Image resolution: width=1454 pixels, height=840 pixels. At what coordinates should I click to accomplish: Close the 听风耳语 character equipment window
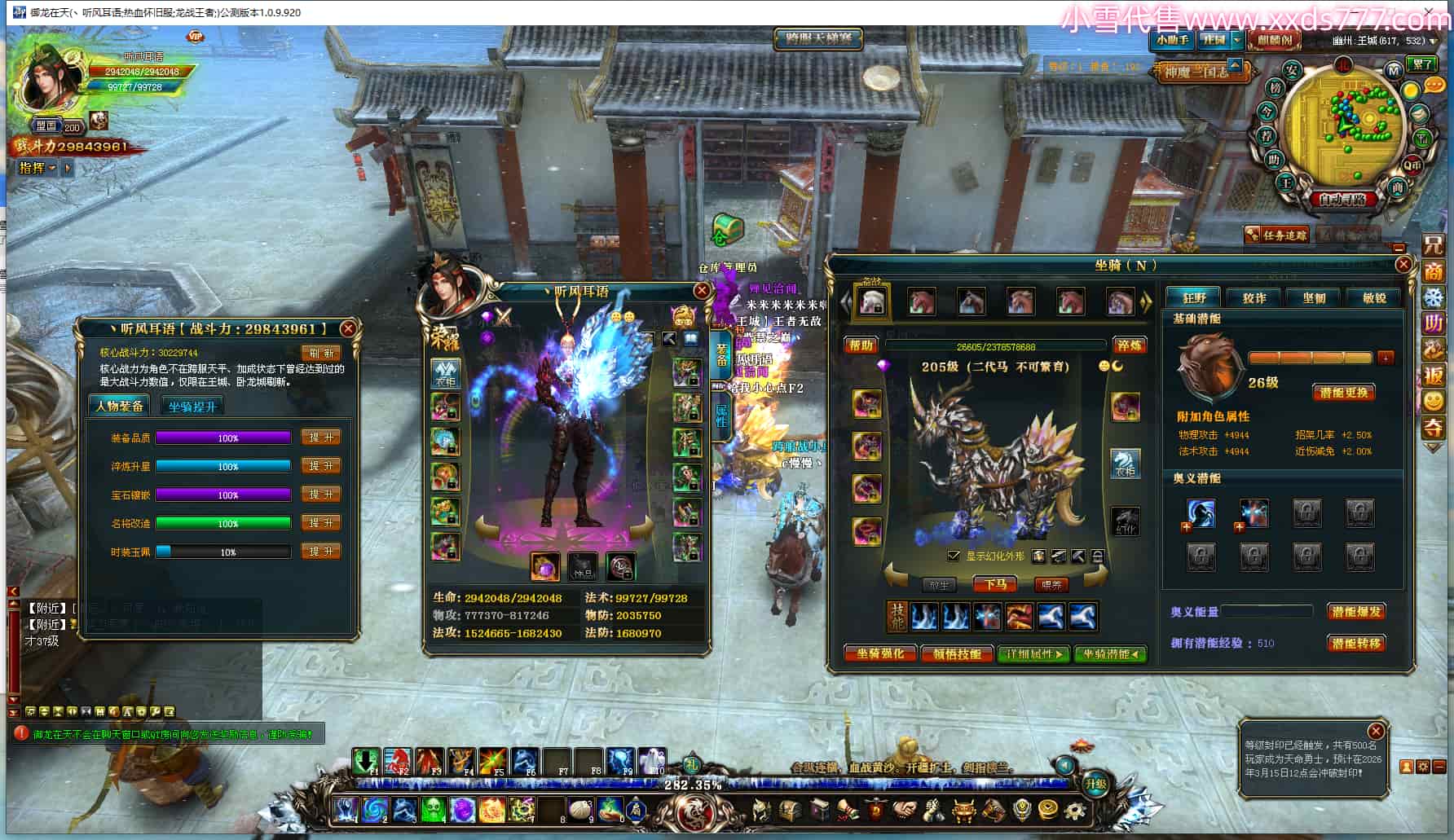click(701, 291)
